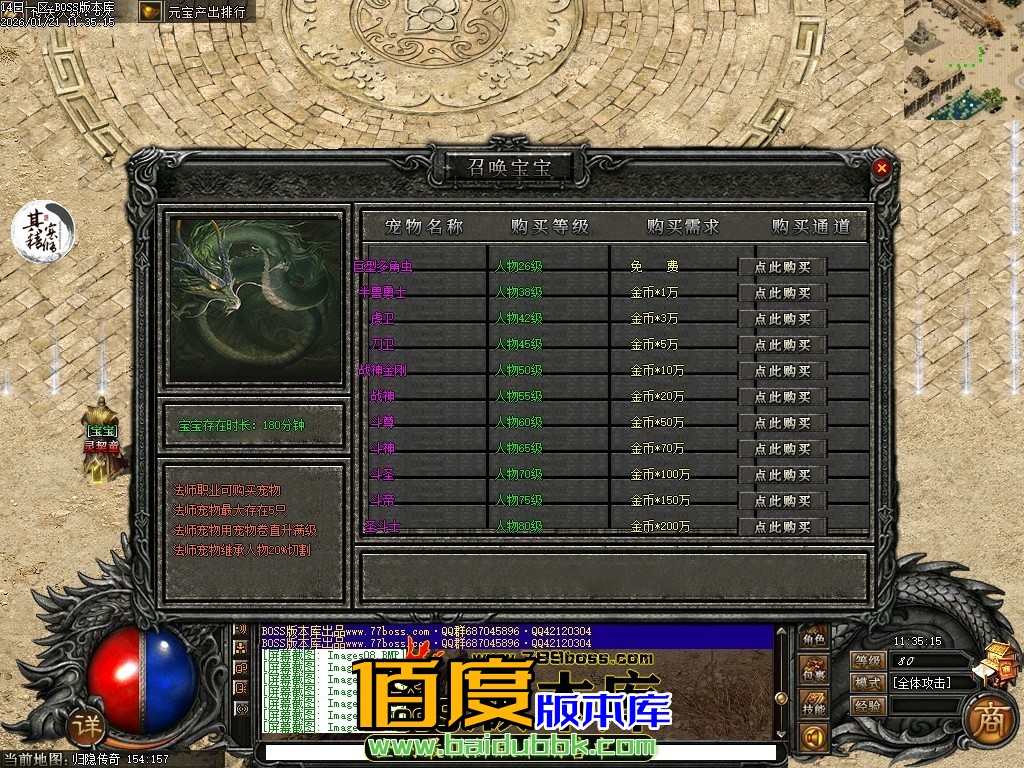Open the 角色 character panel
This screenshot has width=1024, height=768.
pos(814,639)
